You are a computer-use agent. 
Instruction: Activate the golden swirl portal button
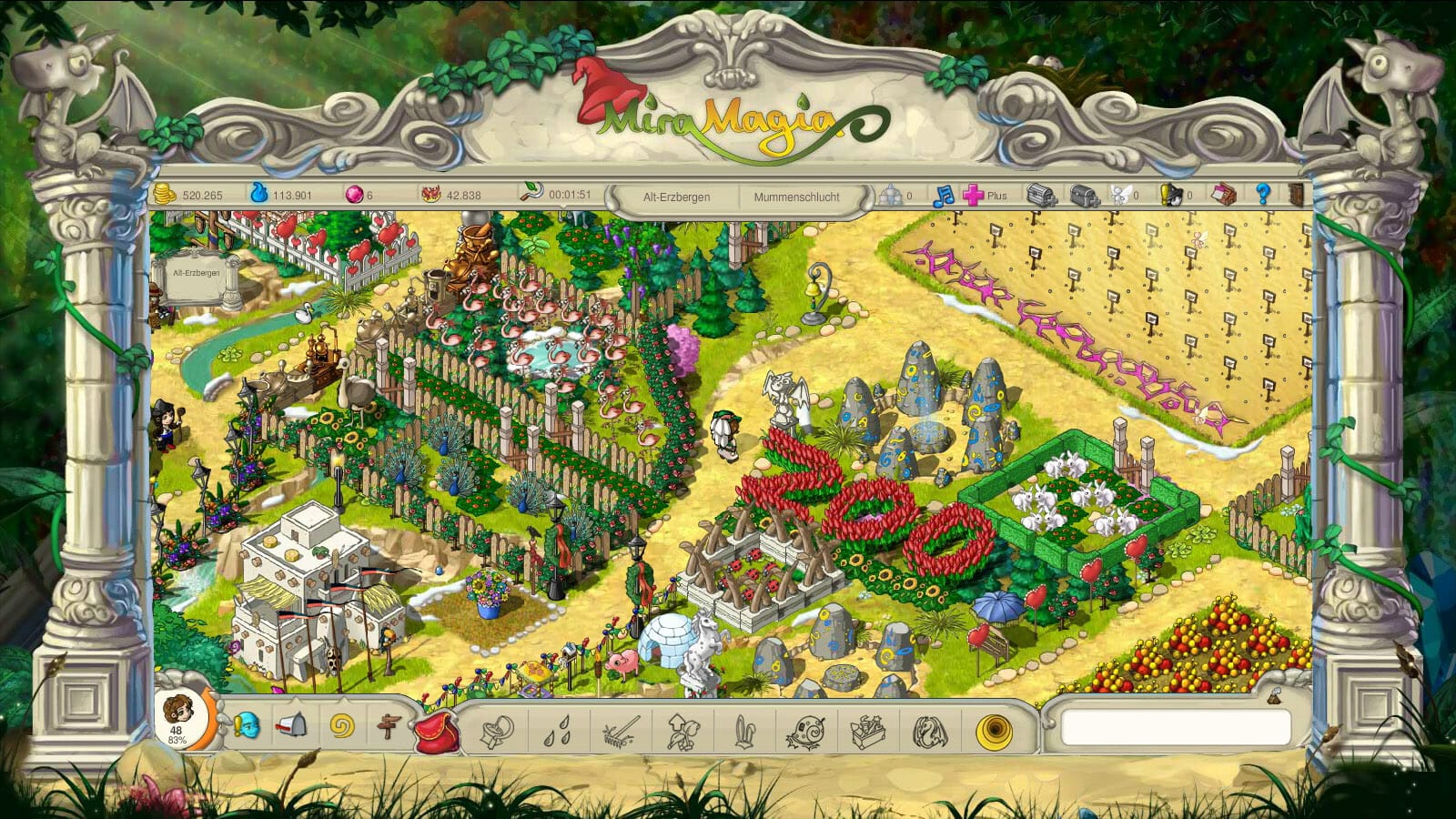[993, 731]
